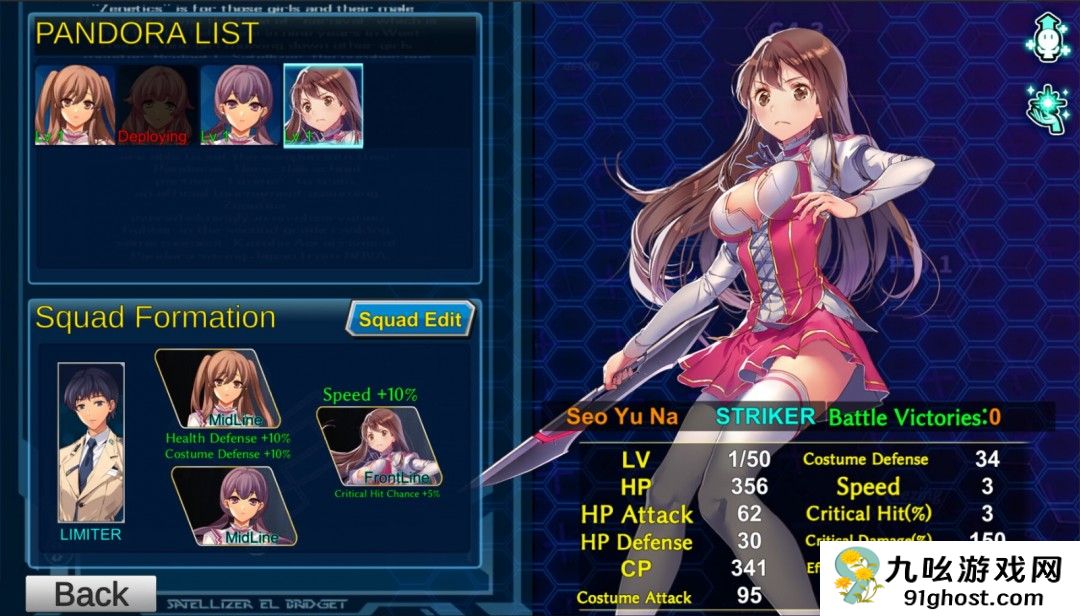The height and width of the screenshot is (616, 1080).
Task: Go back with the Back button
Action: coord(91,595)
